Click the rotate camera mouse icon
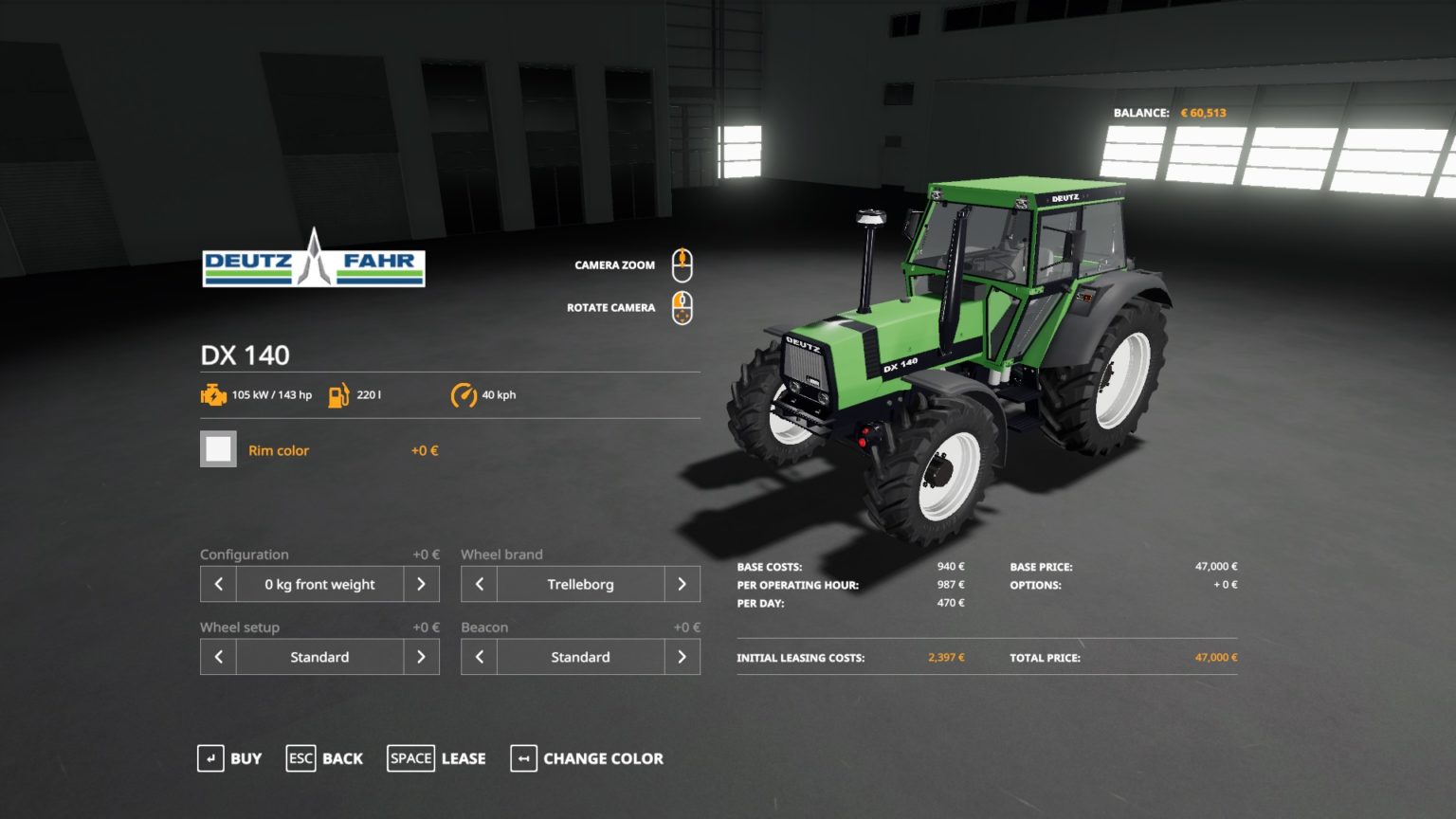 [682, 307]
